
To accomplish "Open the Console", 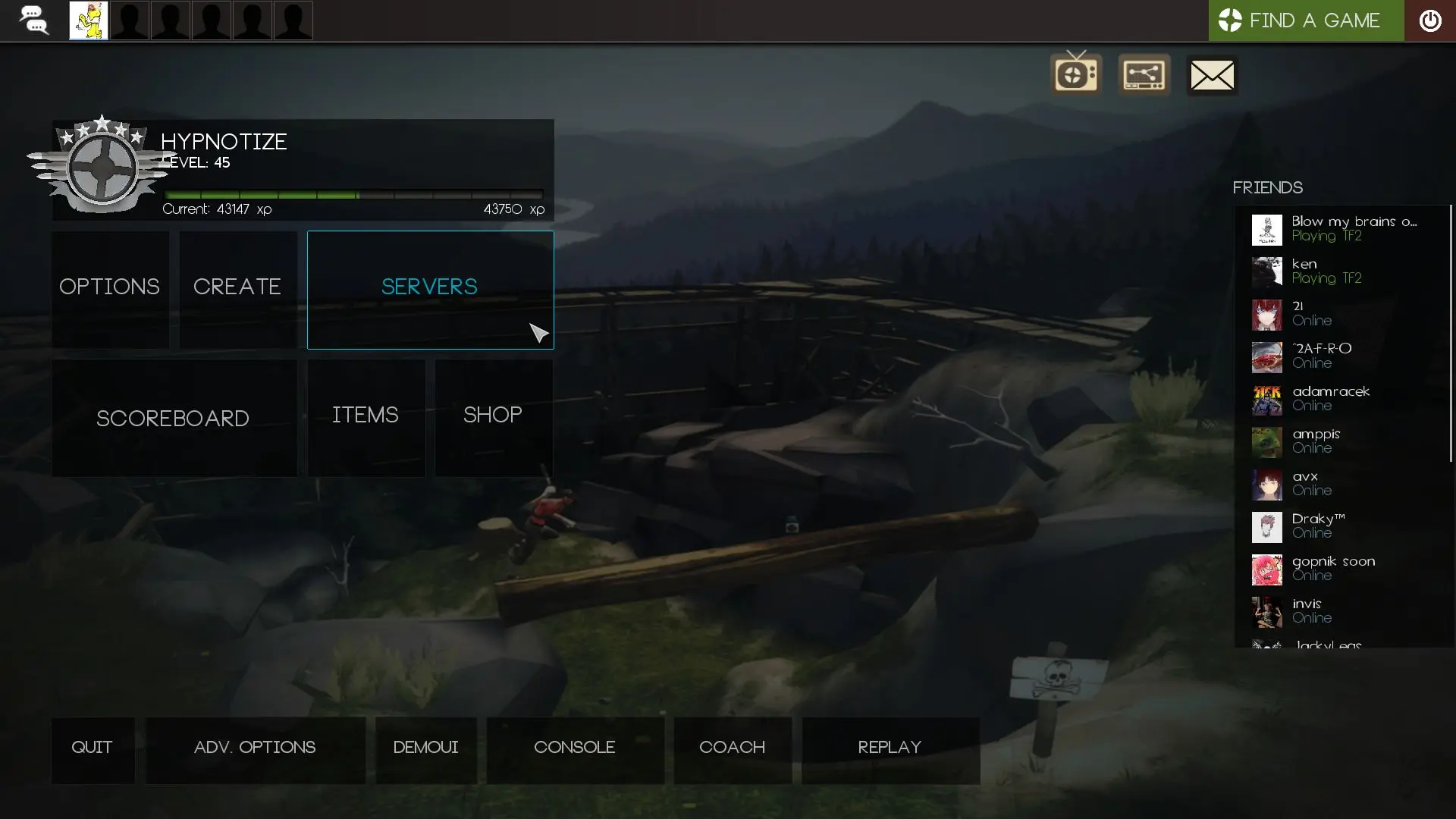I will click(575, 748).
